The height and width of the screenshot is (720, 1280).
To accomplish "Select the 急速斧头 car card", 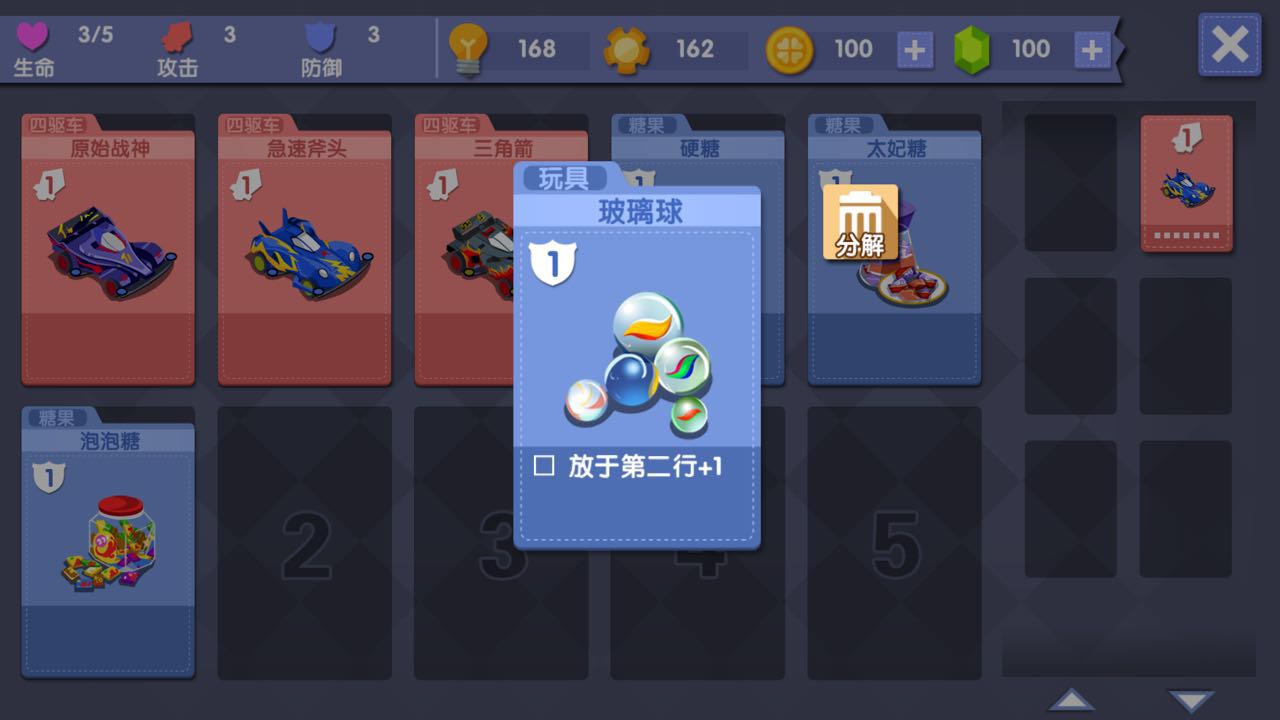I will pos(304,250).
